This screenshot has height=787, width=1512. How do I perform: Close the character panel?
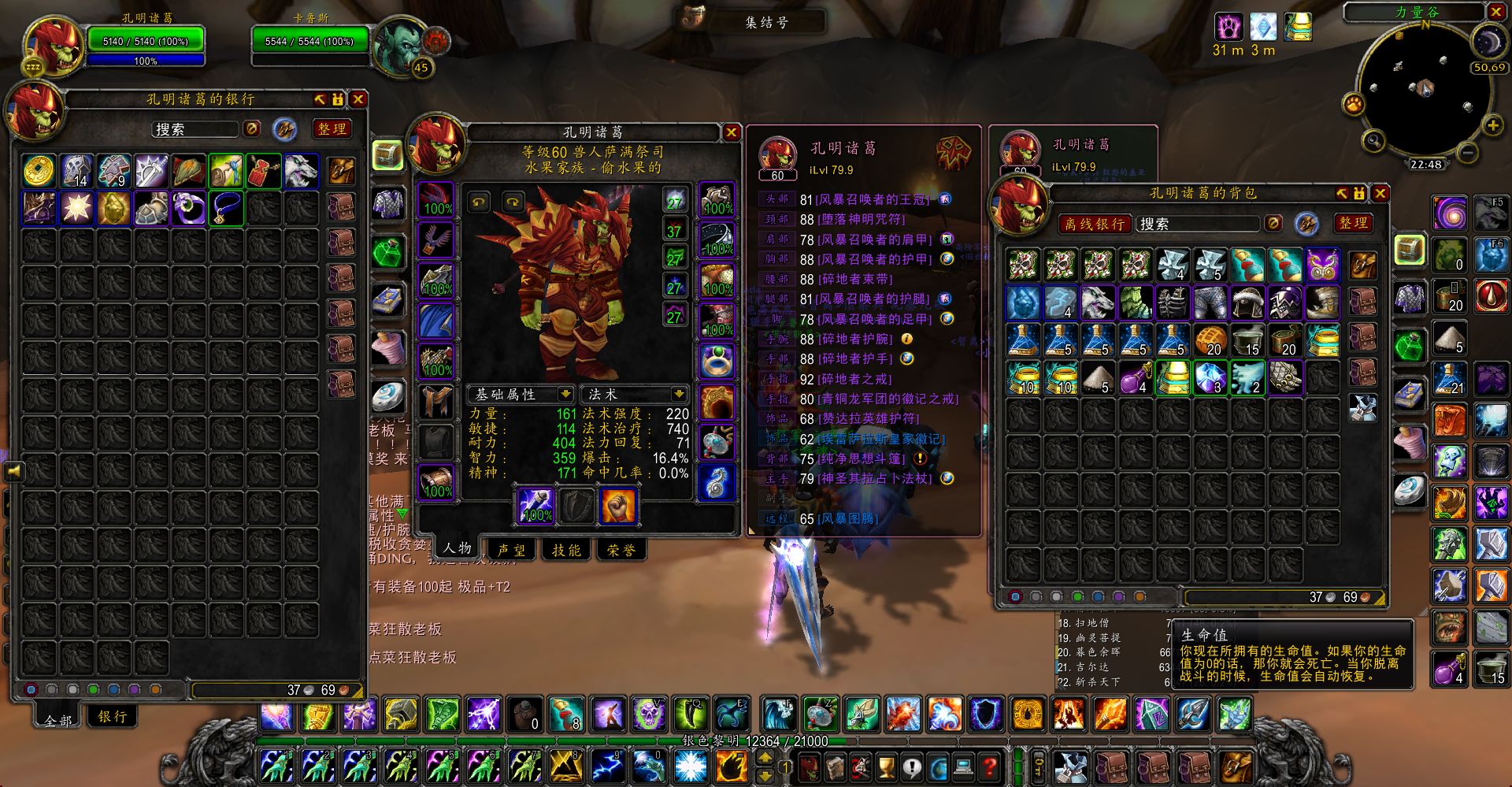coord(731,132)
